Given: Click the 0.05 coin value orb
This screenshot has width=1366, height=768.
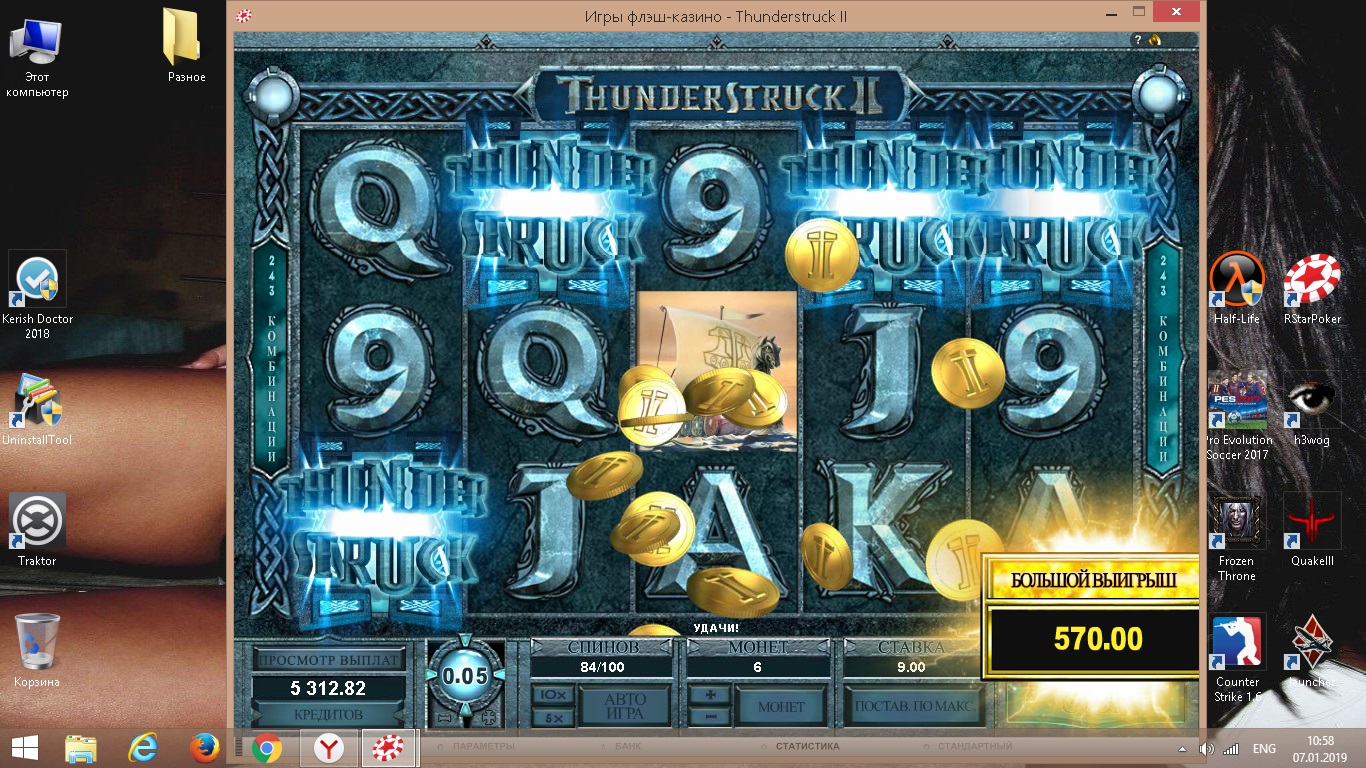Looking at the screenshot, I should 465,677.
